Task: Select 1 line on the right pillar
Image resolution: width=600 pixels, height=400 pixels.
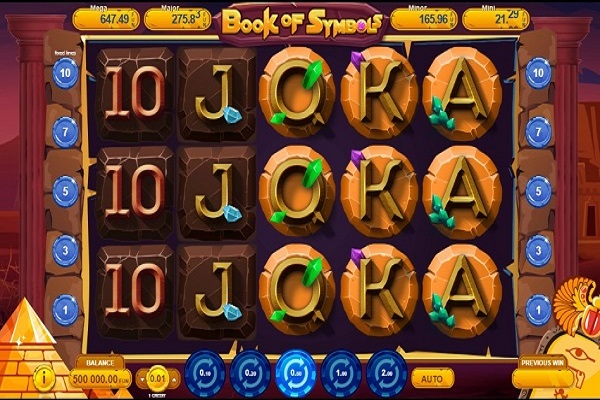Action: [538, 305]
